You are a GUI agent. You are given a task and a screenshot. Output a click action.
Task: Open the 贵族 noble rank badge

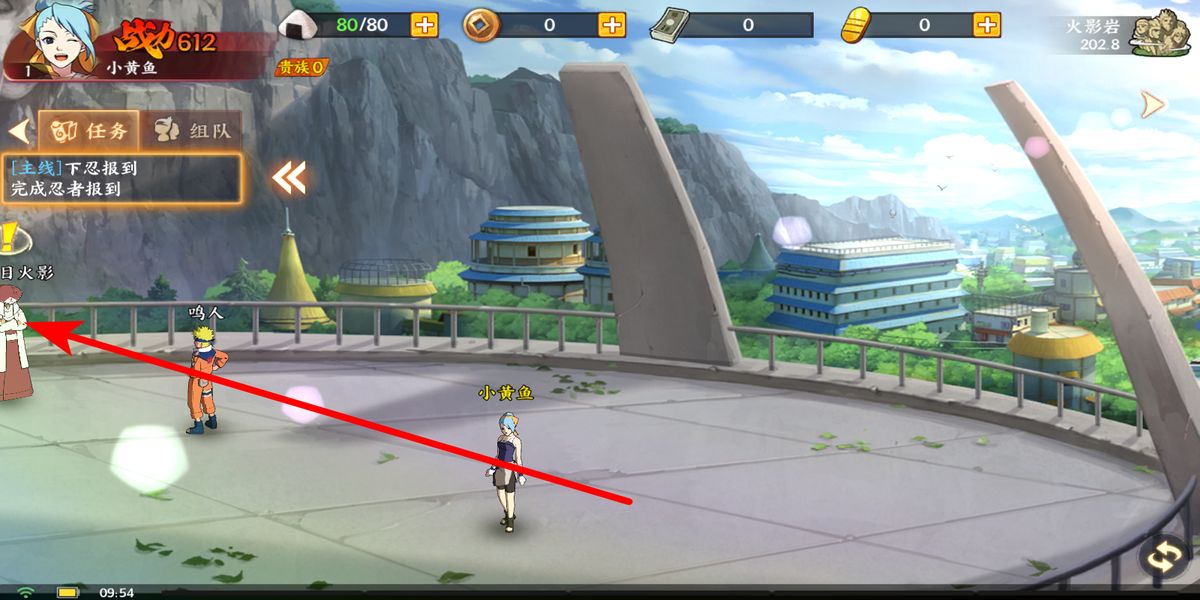[301, 67]
